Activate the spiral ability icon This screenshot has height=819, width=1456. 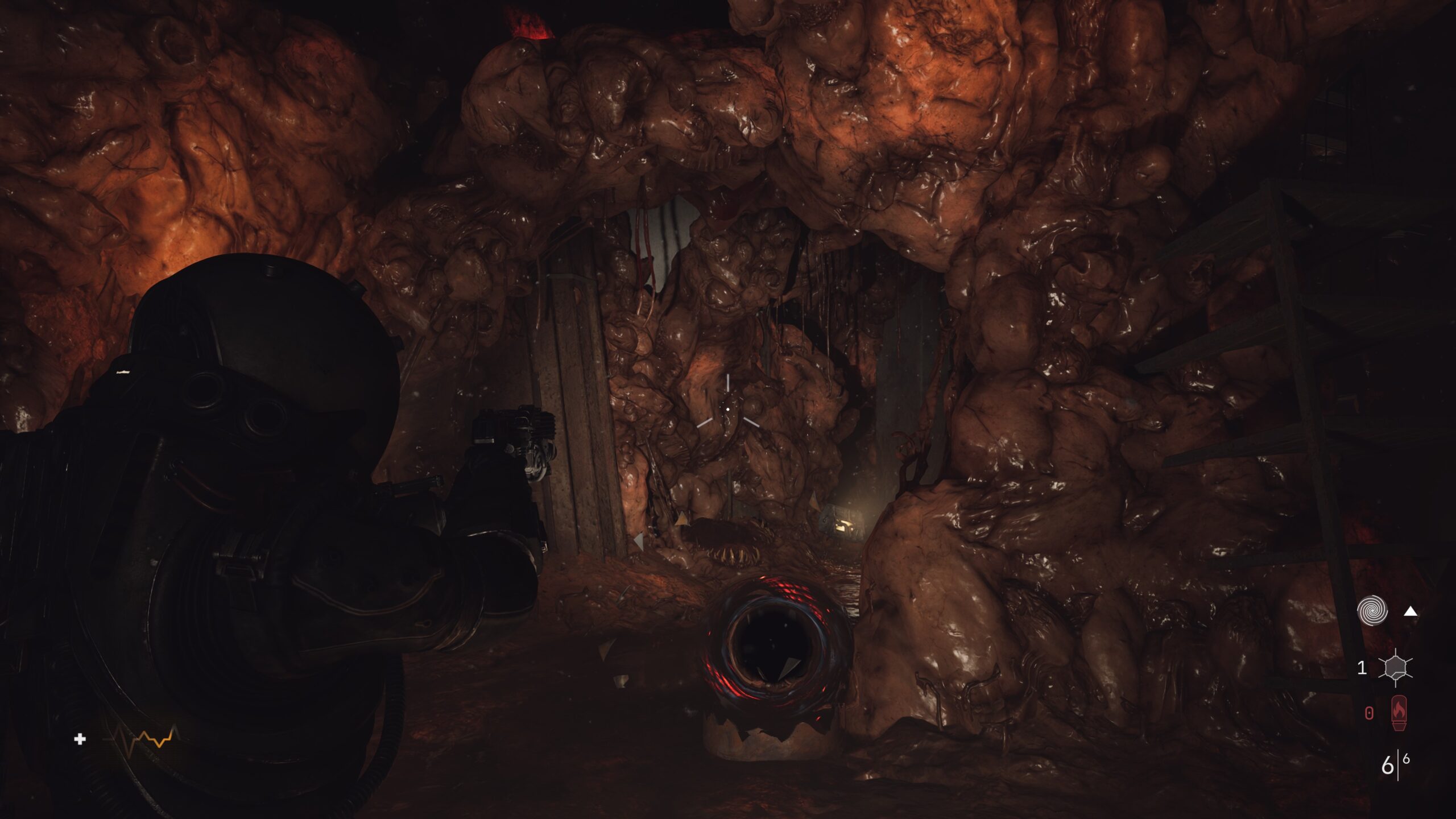1372,611
